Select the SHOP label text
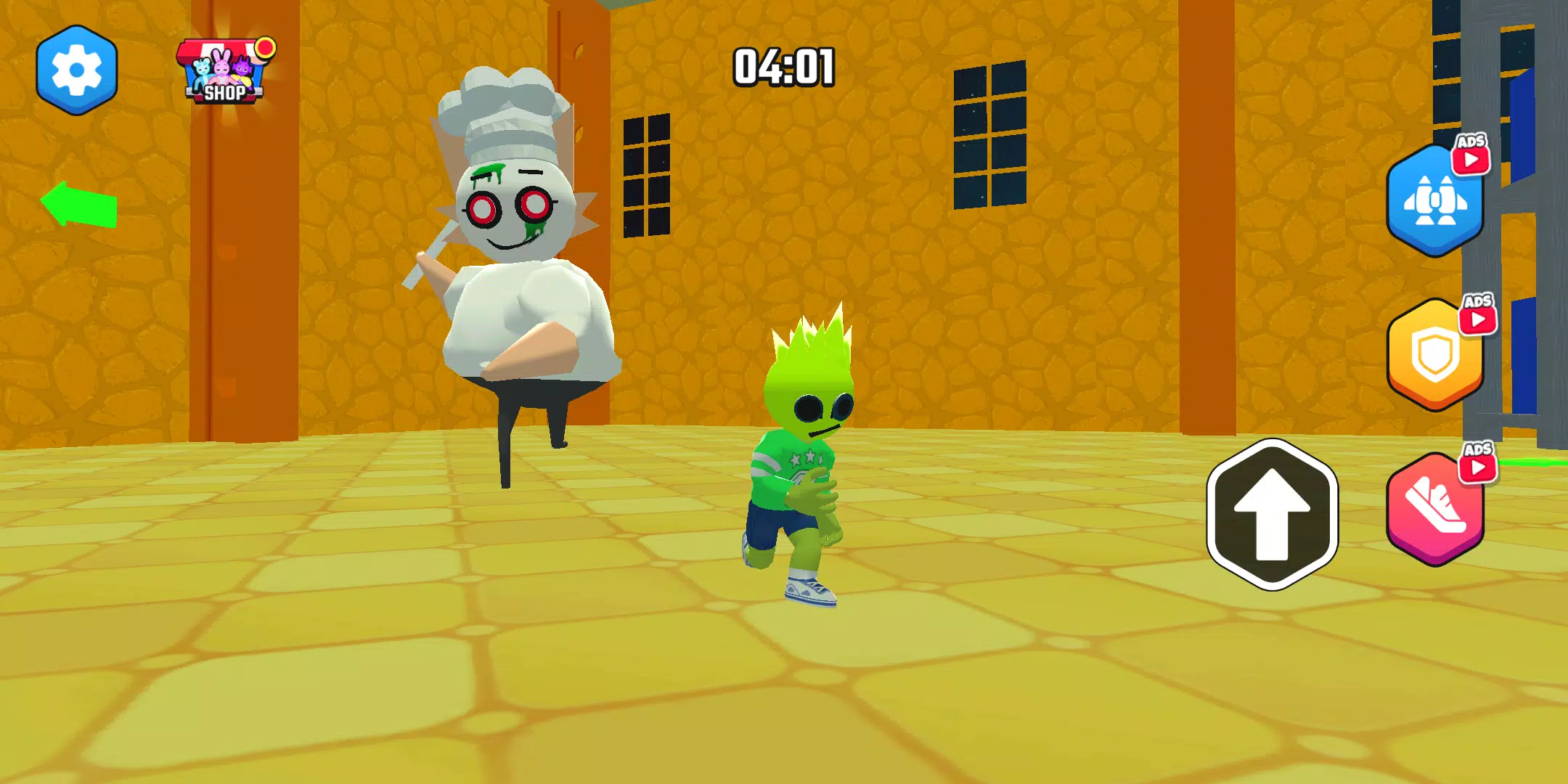 click(x=225, y=93)
